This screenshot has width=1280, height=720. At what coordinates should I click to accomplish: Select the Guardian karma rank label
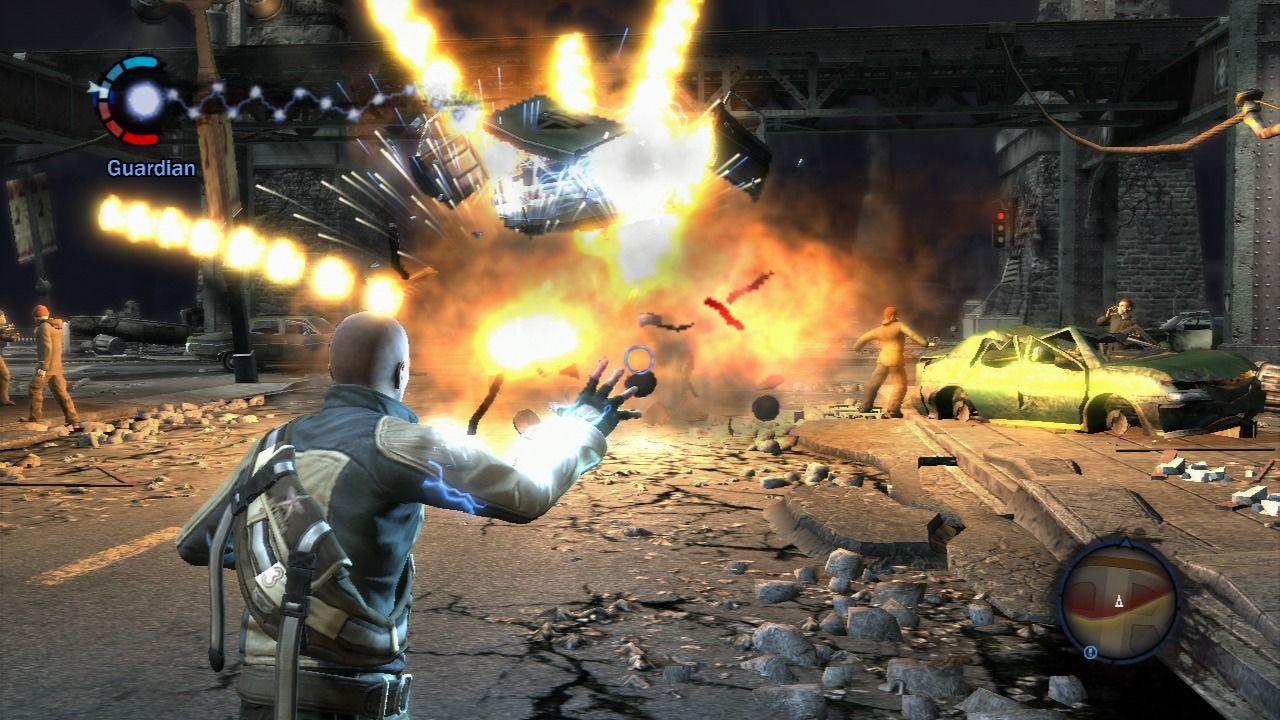click(x=150, y=169)
